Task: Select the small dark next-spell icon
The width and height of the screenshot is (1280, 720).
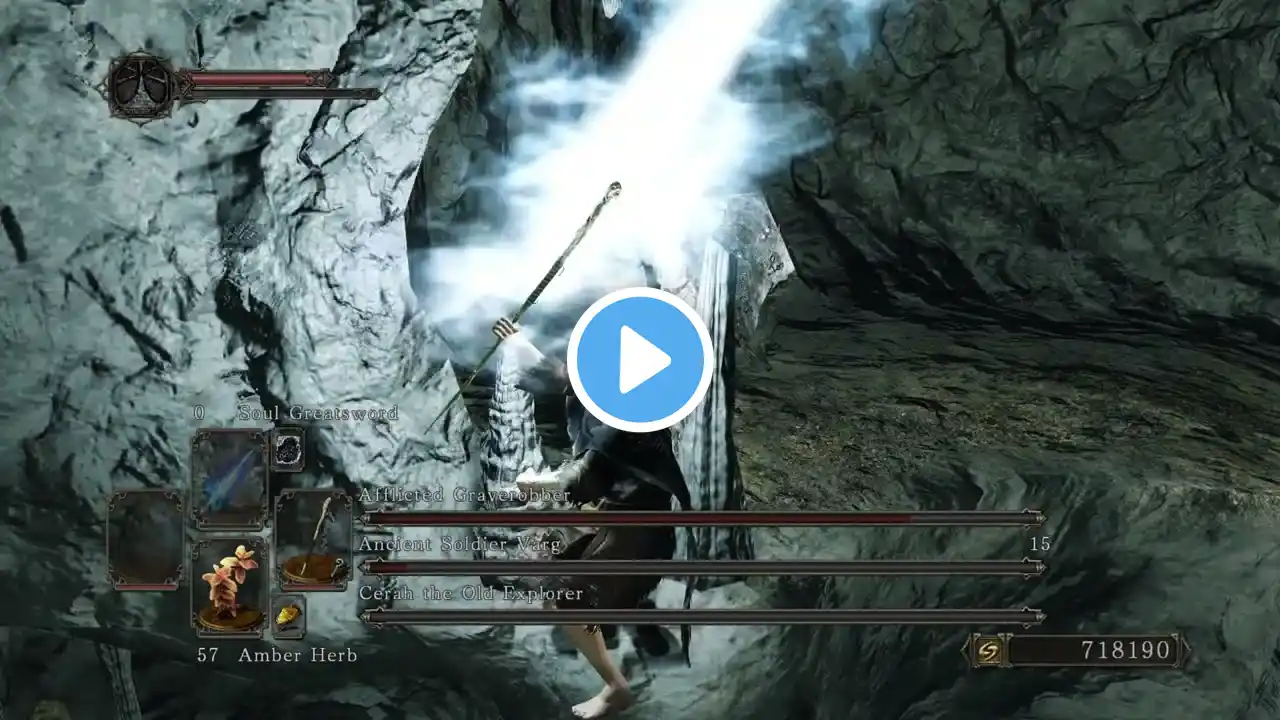Action: pyautogui.click(x=288, y=449)
